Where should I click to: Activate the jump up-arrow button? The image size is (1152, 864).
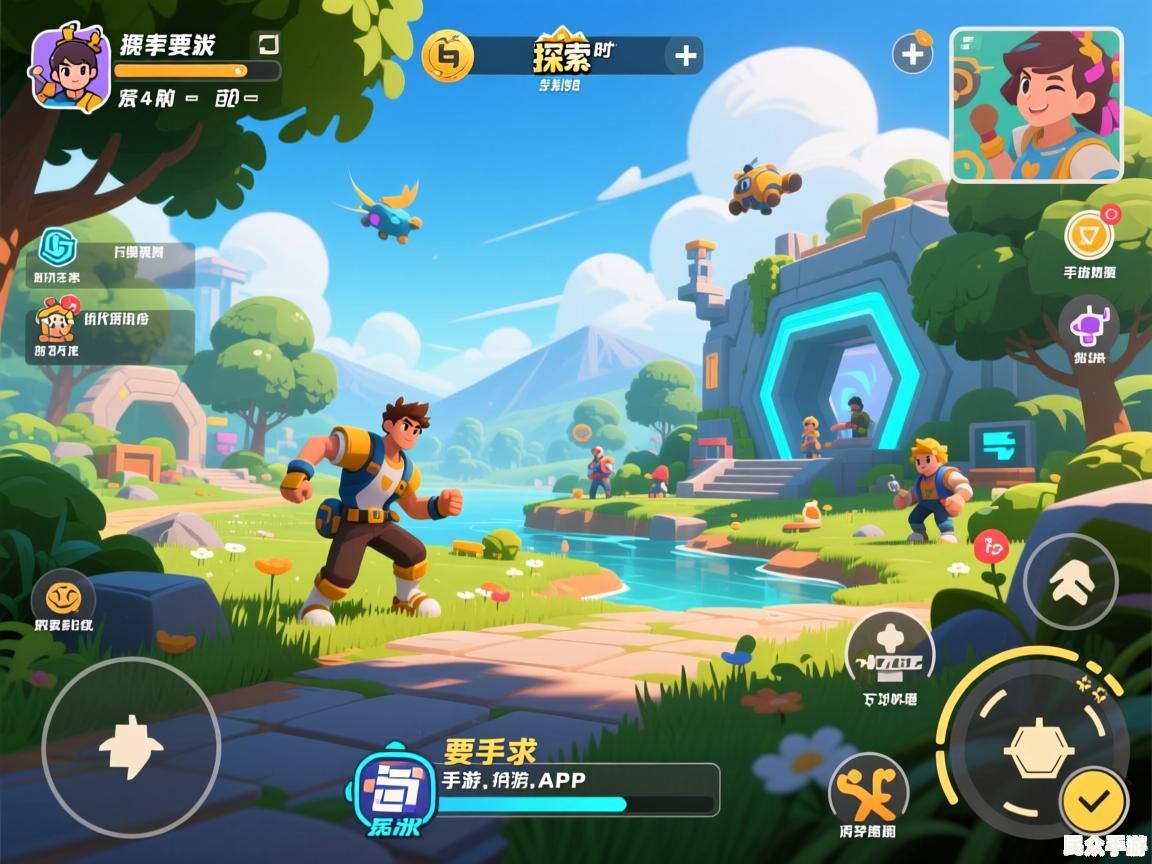click(1070, 581)
